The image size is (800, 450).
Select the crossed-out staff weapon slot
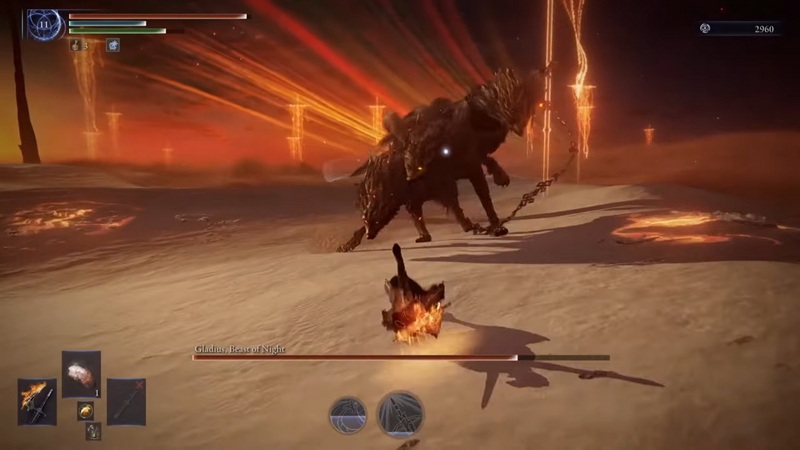(x=126, y=401)
